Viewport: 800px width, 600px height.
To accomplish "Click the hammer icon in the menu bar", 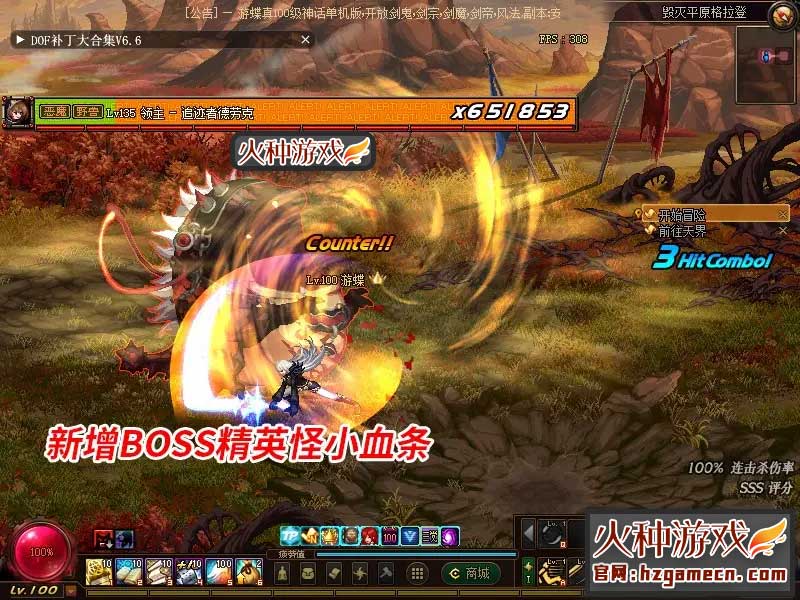I will point(386,573).
